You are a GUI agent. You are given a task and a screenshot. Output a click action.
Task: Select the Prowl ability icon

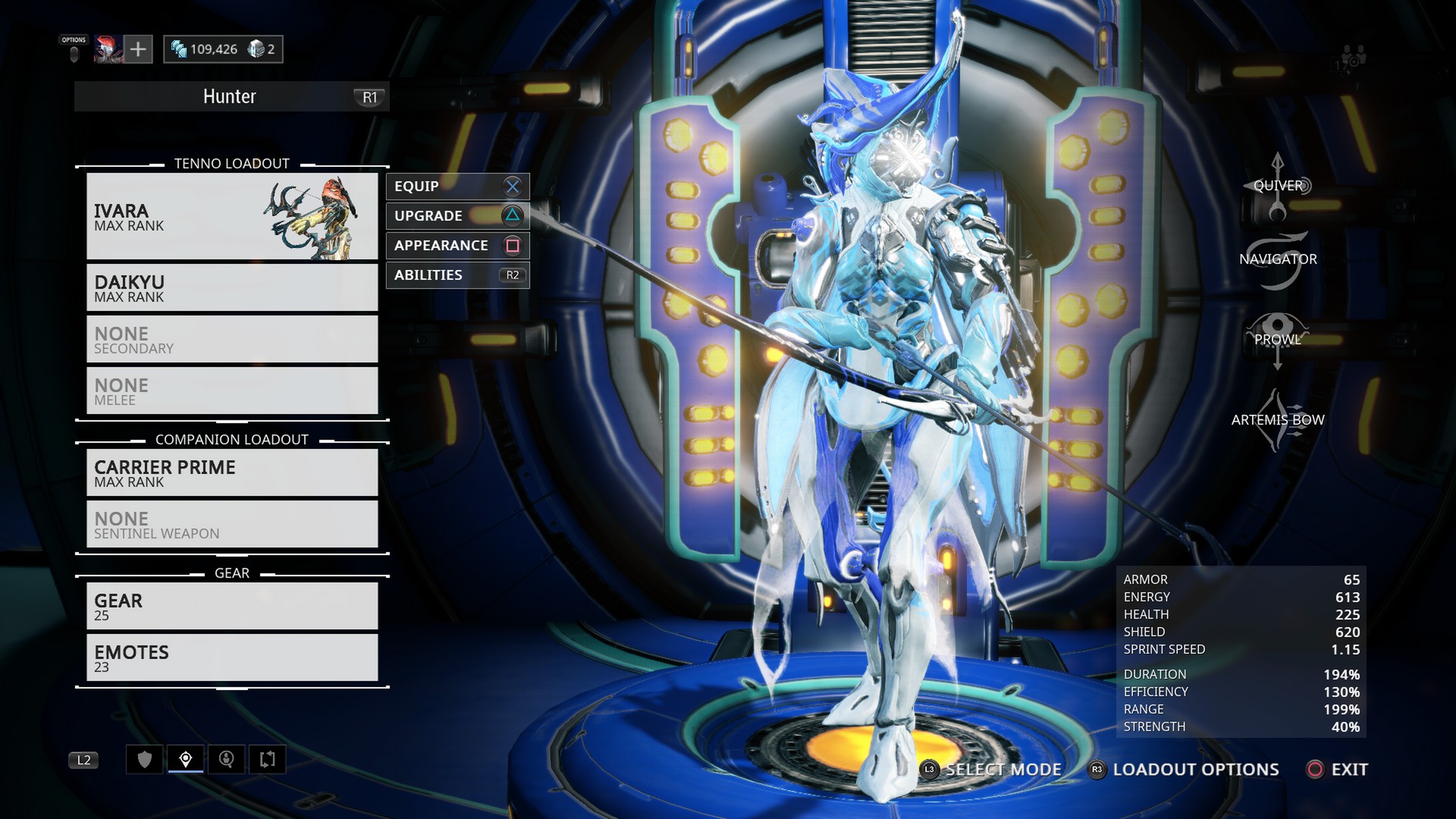1278,340
